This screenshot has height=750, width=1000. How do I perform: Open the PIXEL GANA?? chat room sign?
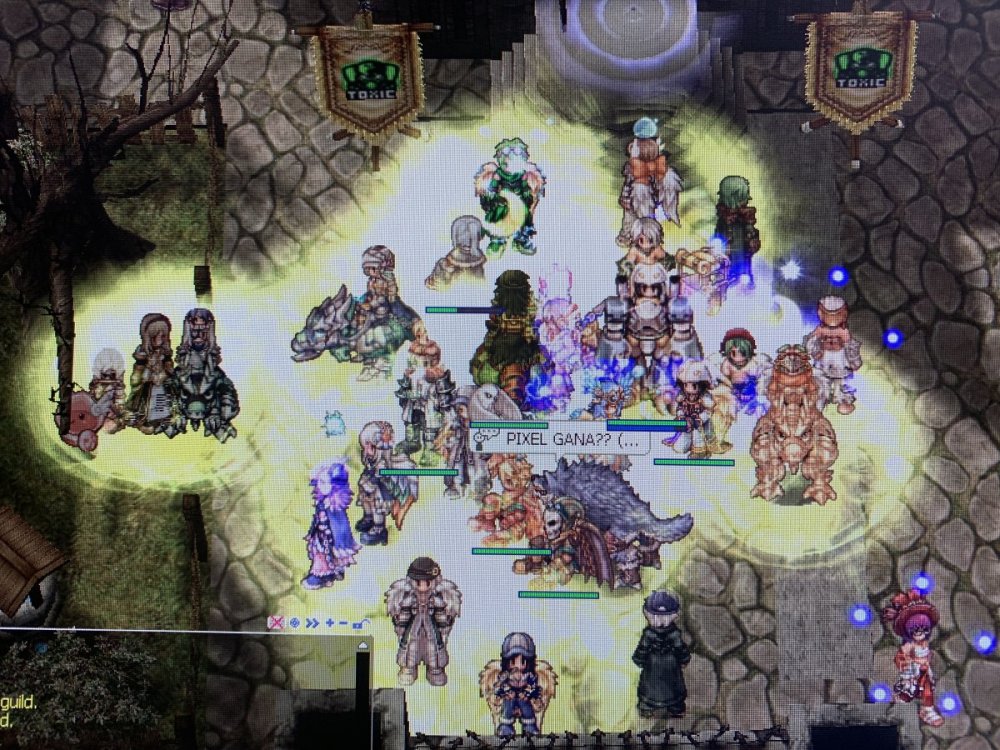pyautogui.click(x=562, y=438)
